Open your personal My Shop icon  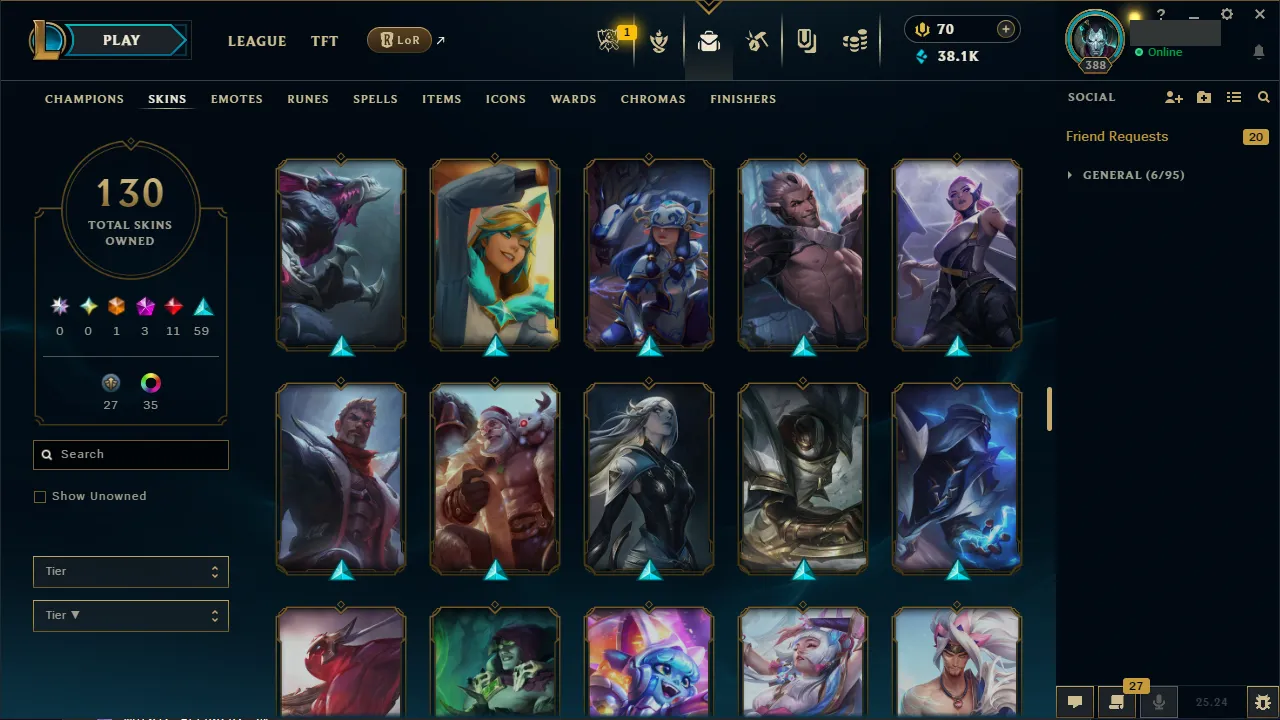[x=806, y=42]
